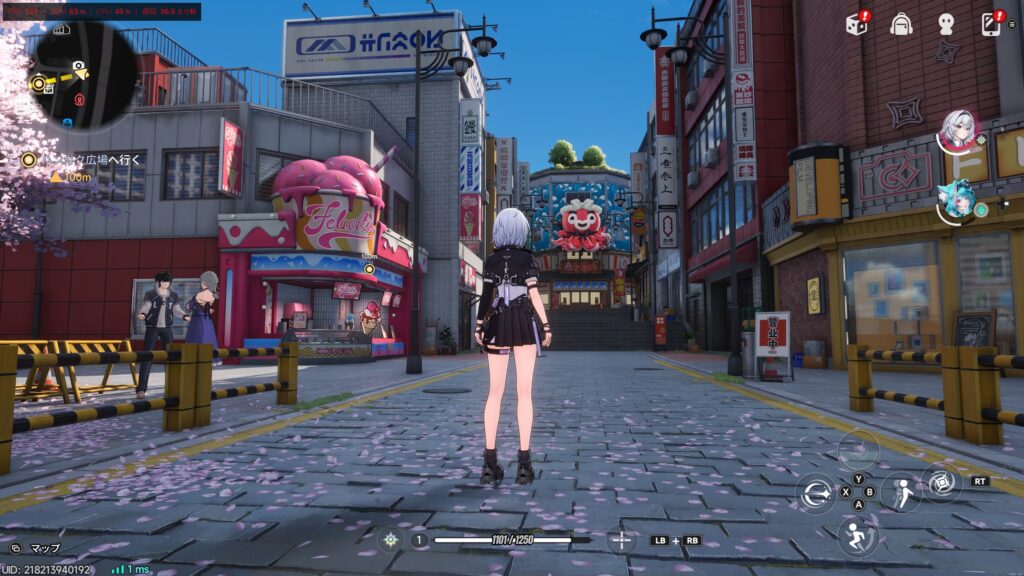
Task: Switch to the silver-haired party character
Action: coord(957,132)
